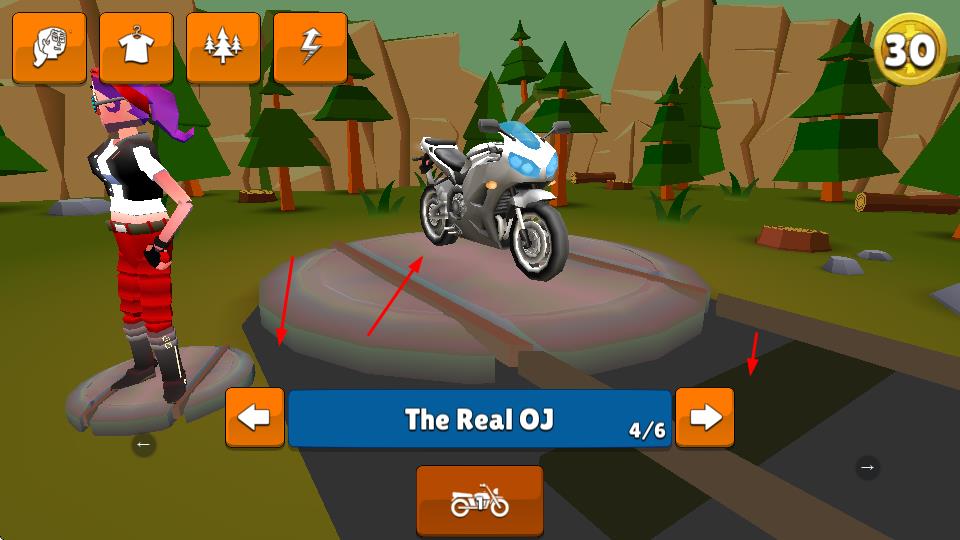The image size is (960, 540).
Task: Click the small dark right-arrow circle
Action: [x=867, y=466]
